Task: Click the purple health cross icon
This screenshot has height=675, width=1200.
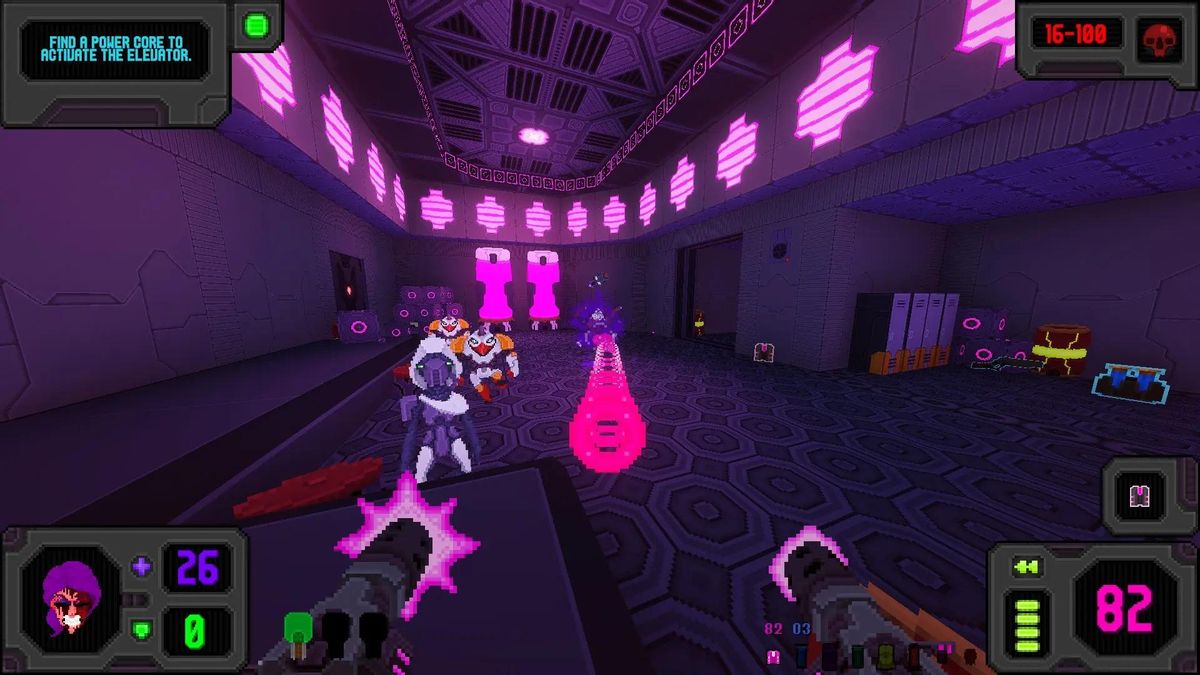Action: point(141,567)
